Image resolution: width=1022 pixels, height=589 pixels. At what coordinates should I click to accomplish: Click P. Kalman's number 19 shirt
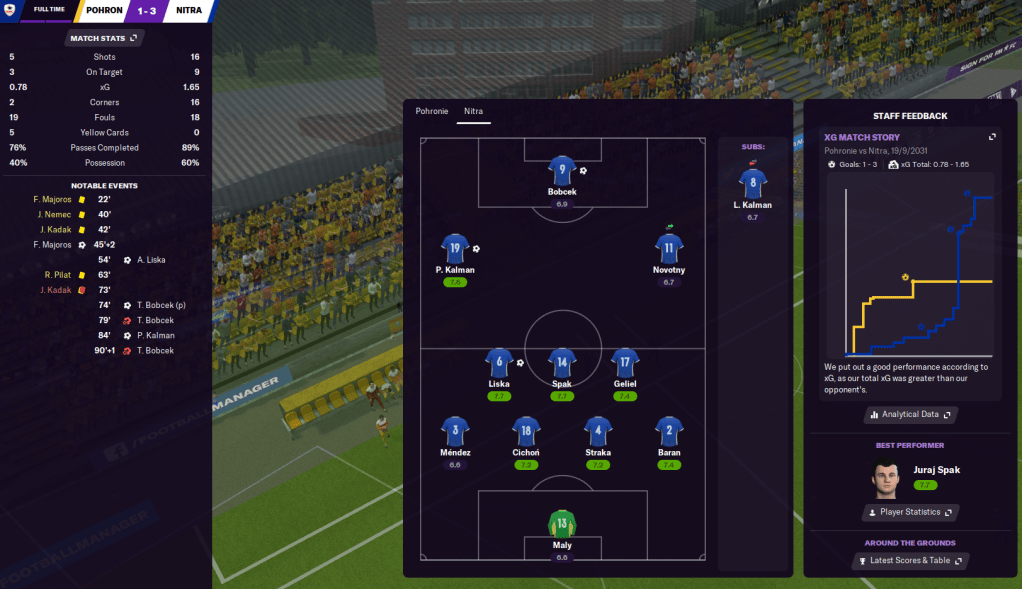[x=455, y=249]
